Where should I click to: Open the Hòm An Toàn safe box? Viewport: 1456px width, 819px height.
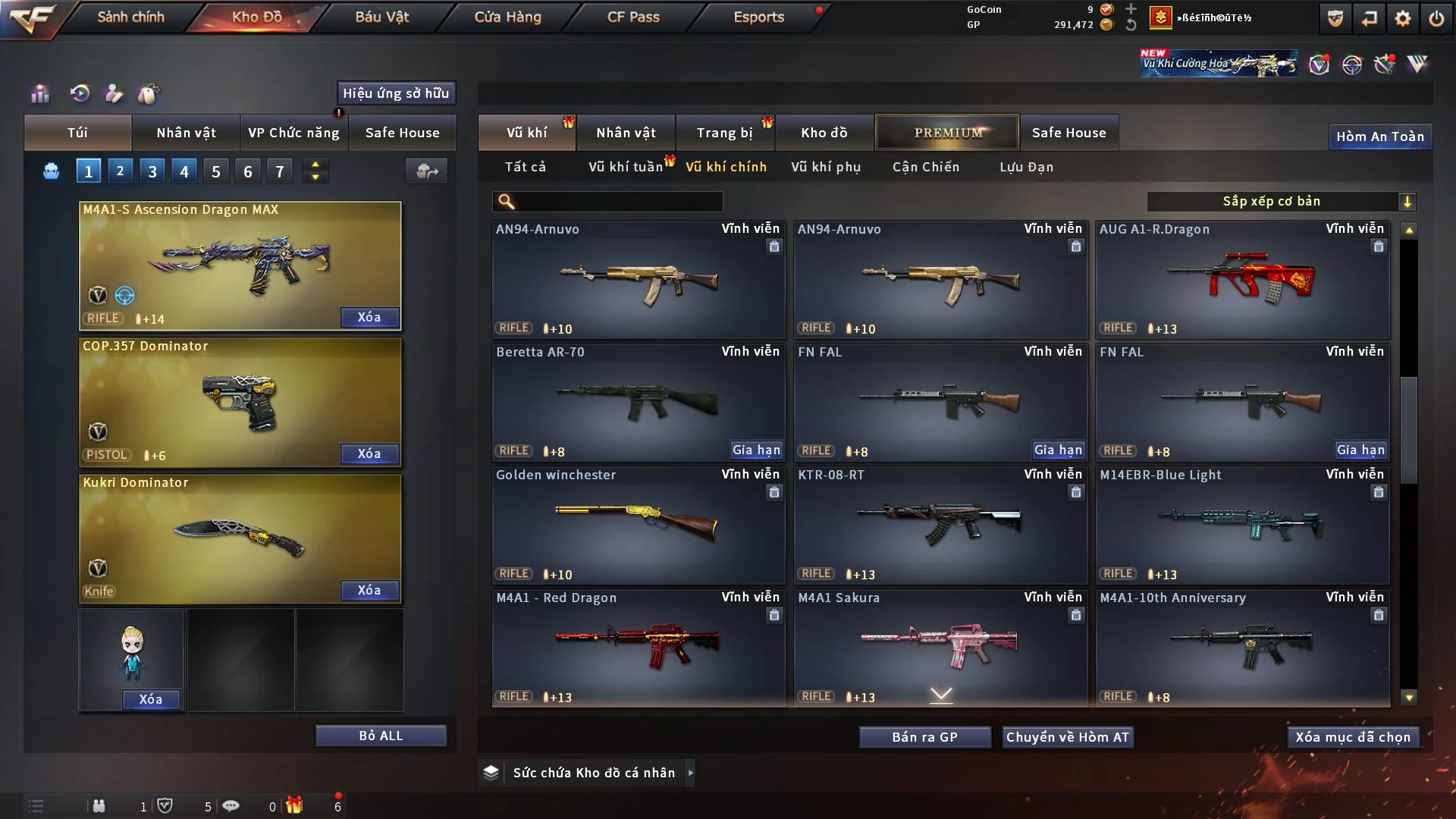(1379, 136)
